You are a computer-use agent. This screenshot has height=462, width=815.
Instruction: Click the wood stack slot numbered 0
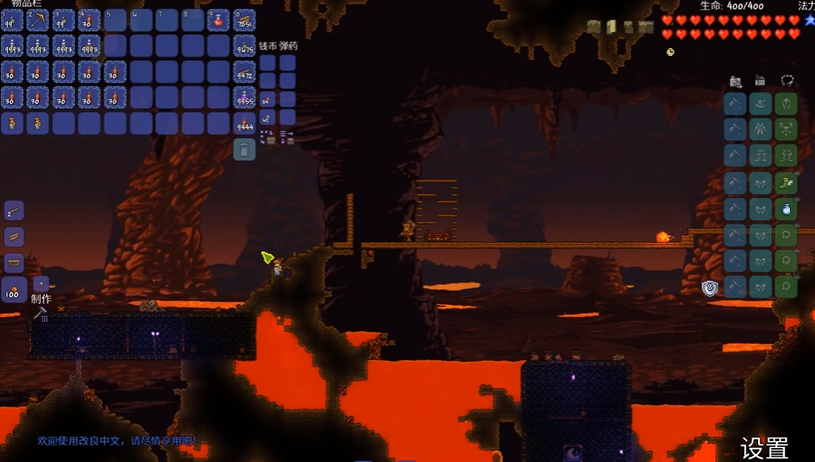245,20
